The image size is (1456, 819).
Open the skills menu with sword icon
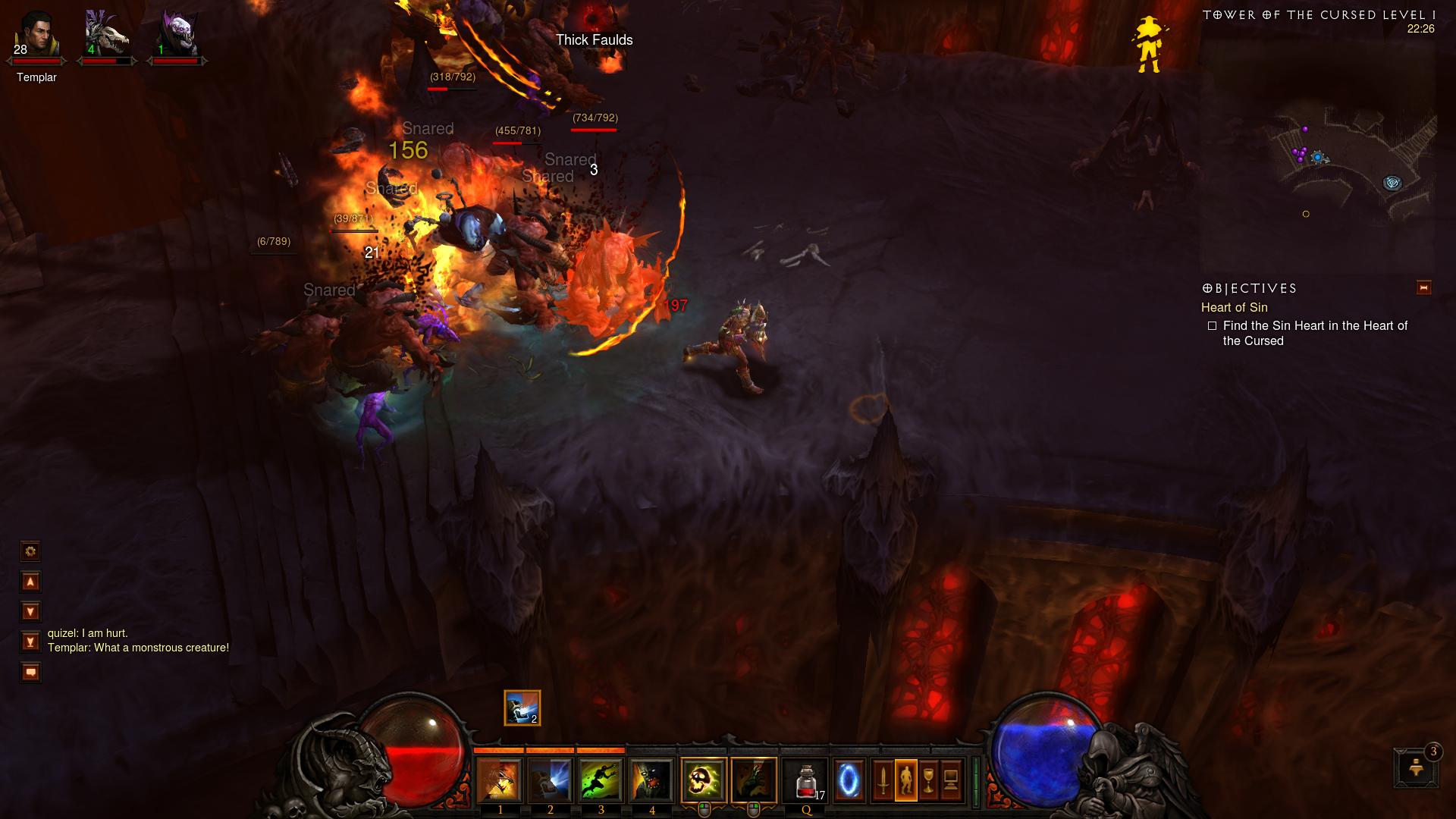(883, 780)
